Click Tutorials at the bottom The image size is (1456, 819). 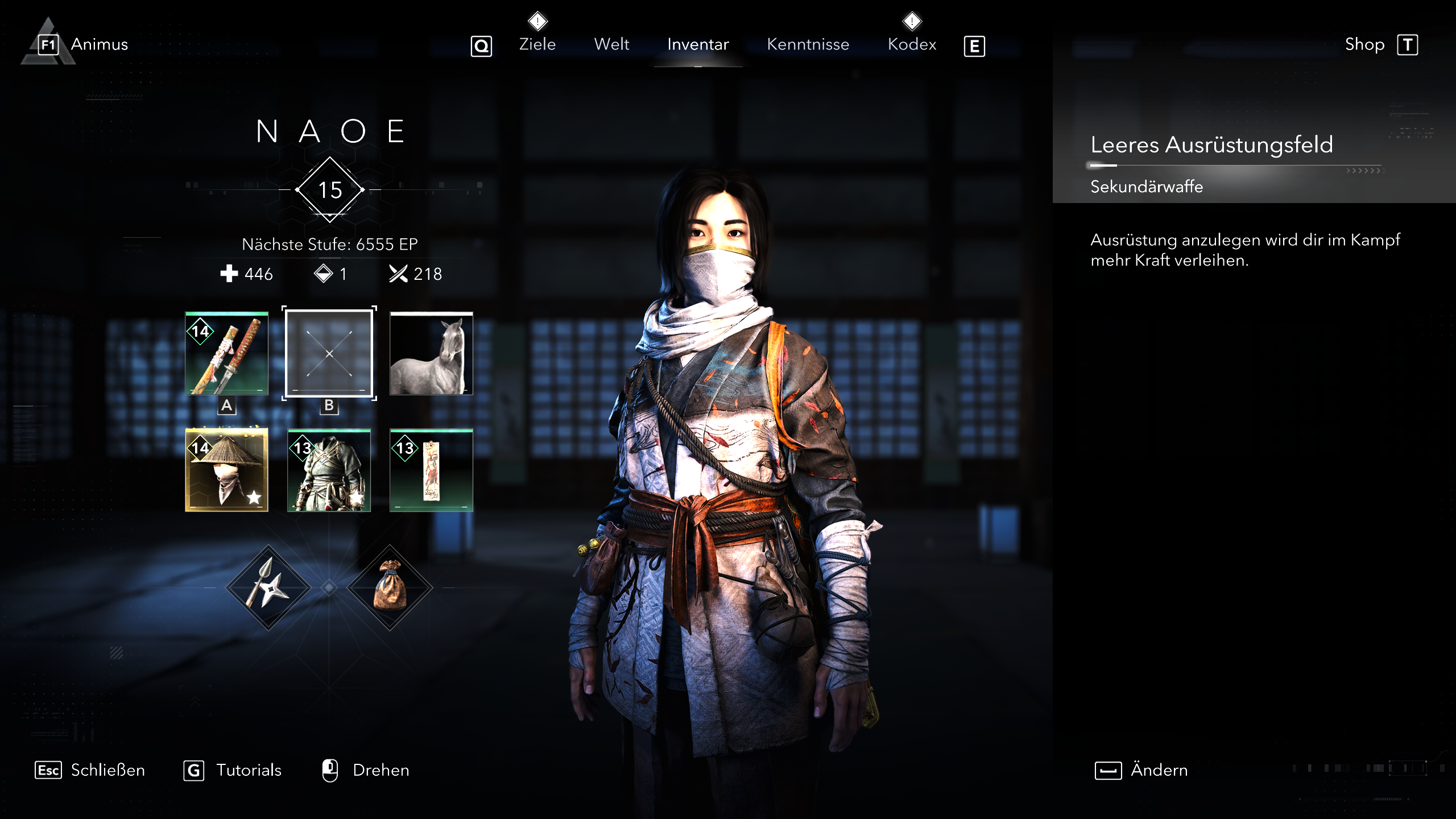point(248,770)
